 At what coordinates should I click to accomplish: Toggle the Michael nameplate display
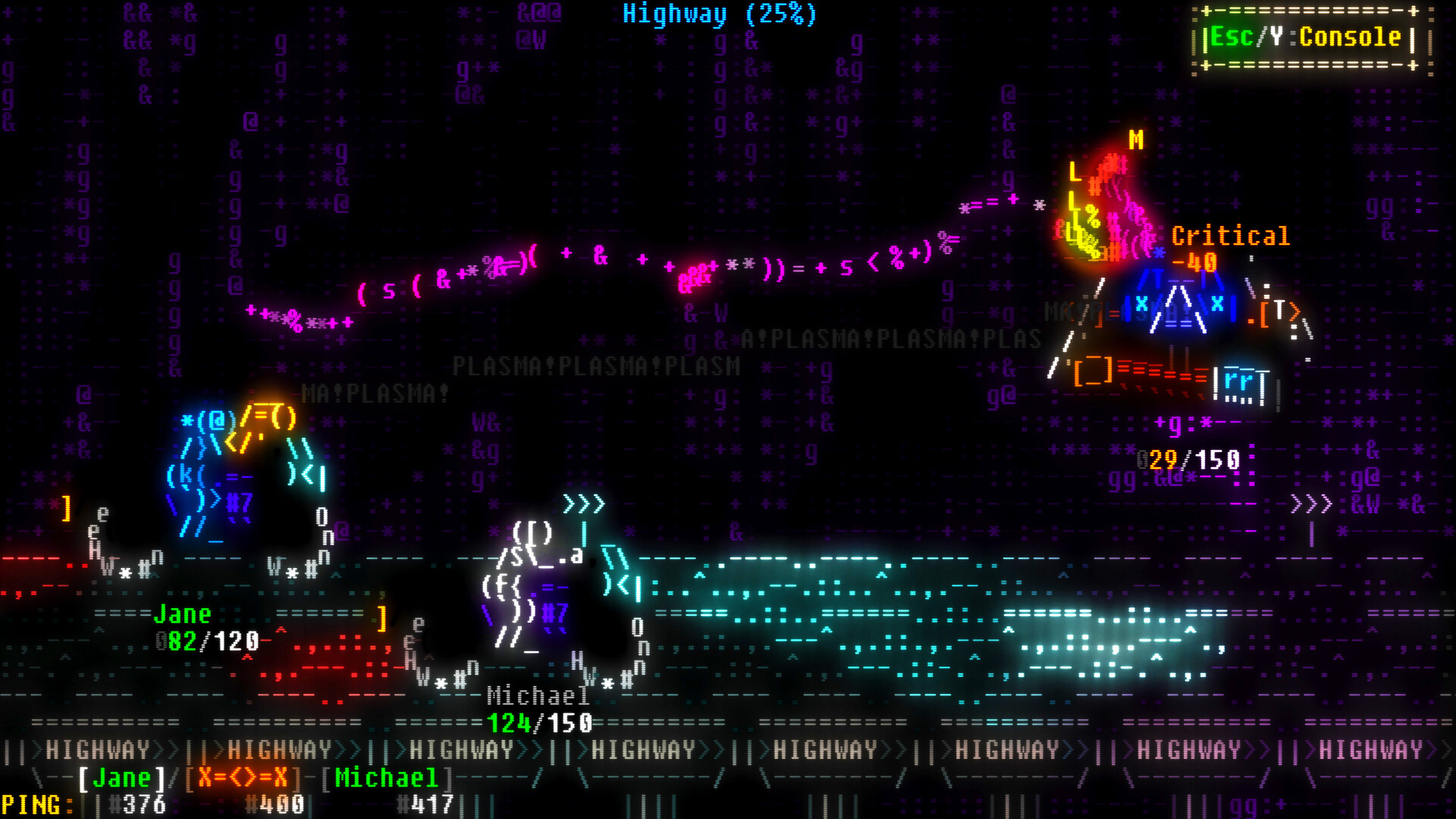538,695
